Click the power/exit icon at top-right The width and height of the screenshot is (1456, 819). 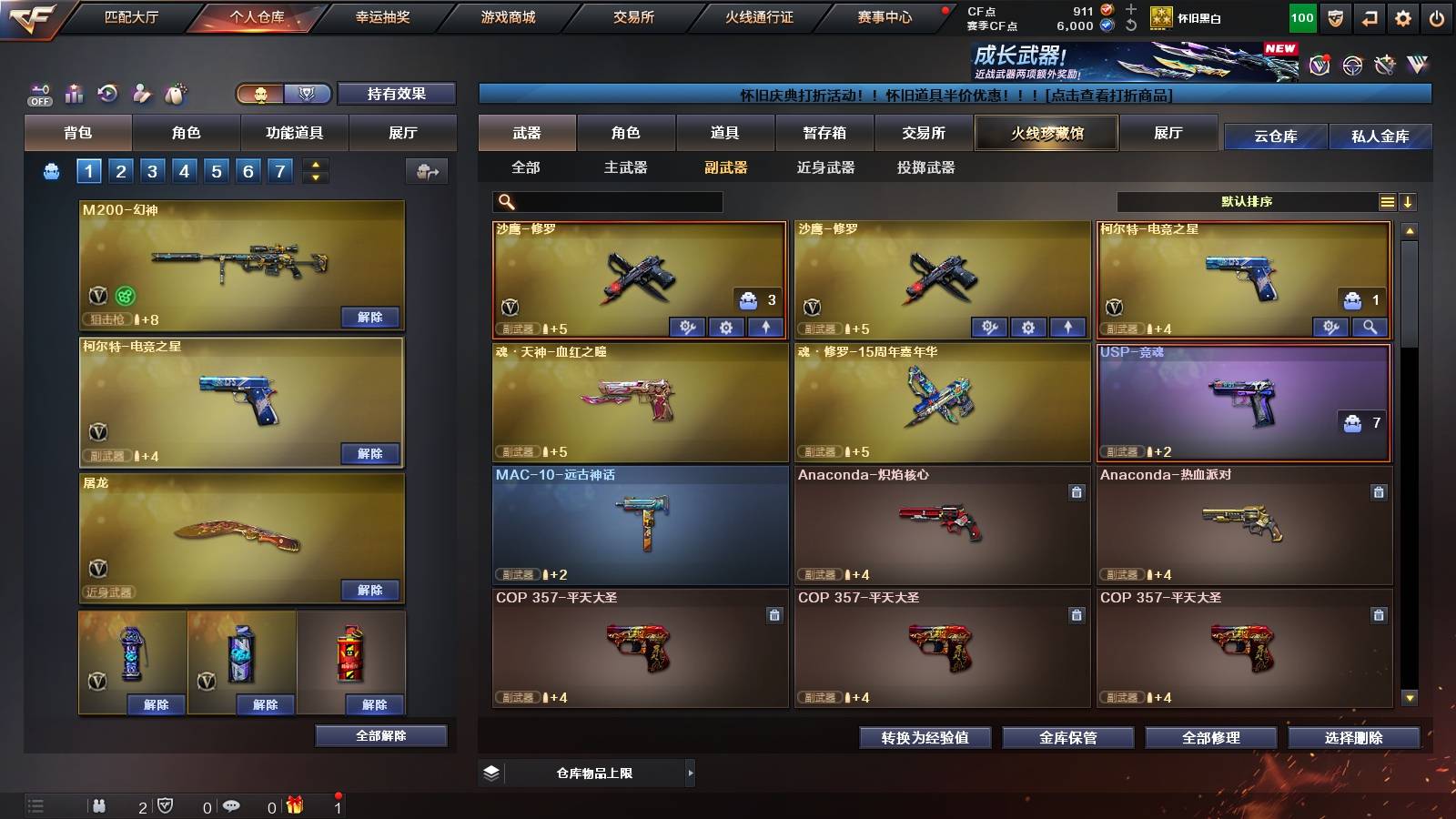coord(1439,16)
